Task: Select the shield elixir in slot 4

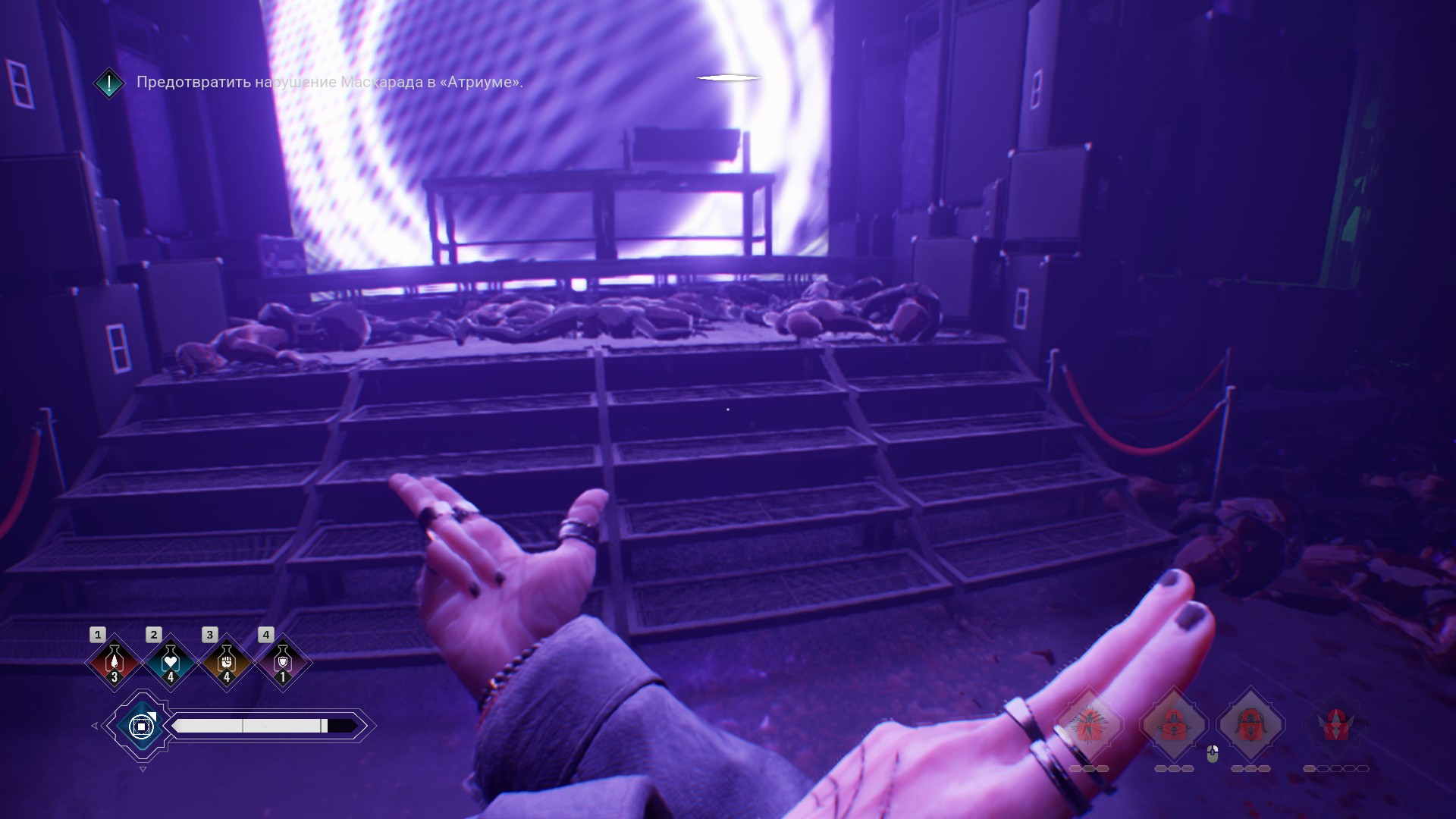Action: coord(283,662)
